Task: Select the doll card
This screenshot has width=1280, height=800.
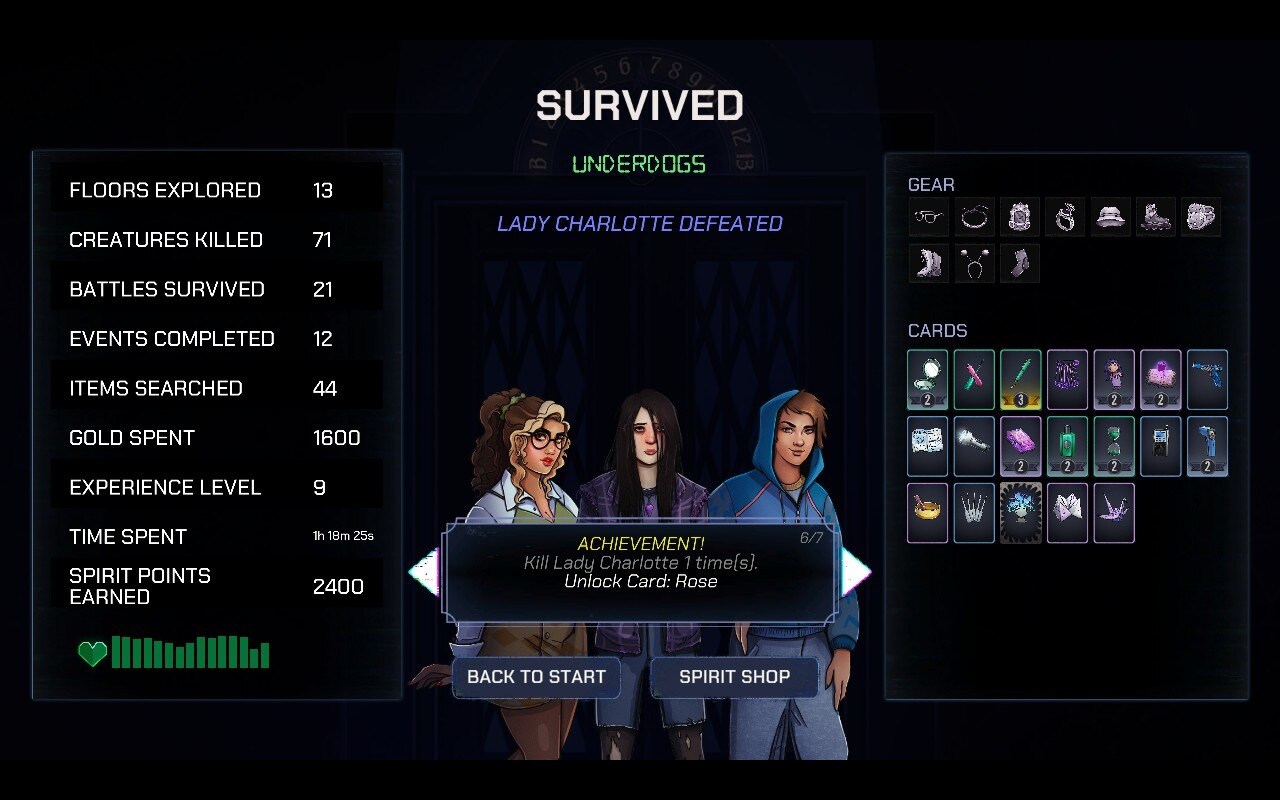Action: [x=1114, y=379]
